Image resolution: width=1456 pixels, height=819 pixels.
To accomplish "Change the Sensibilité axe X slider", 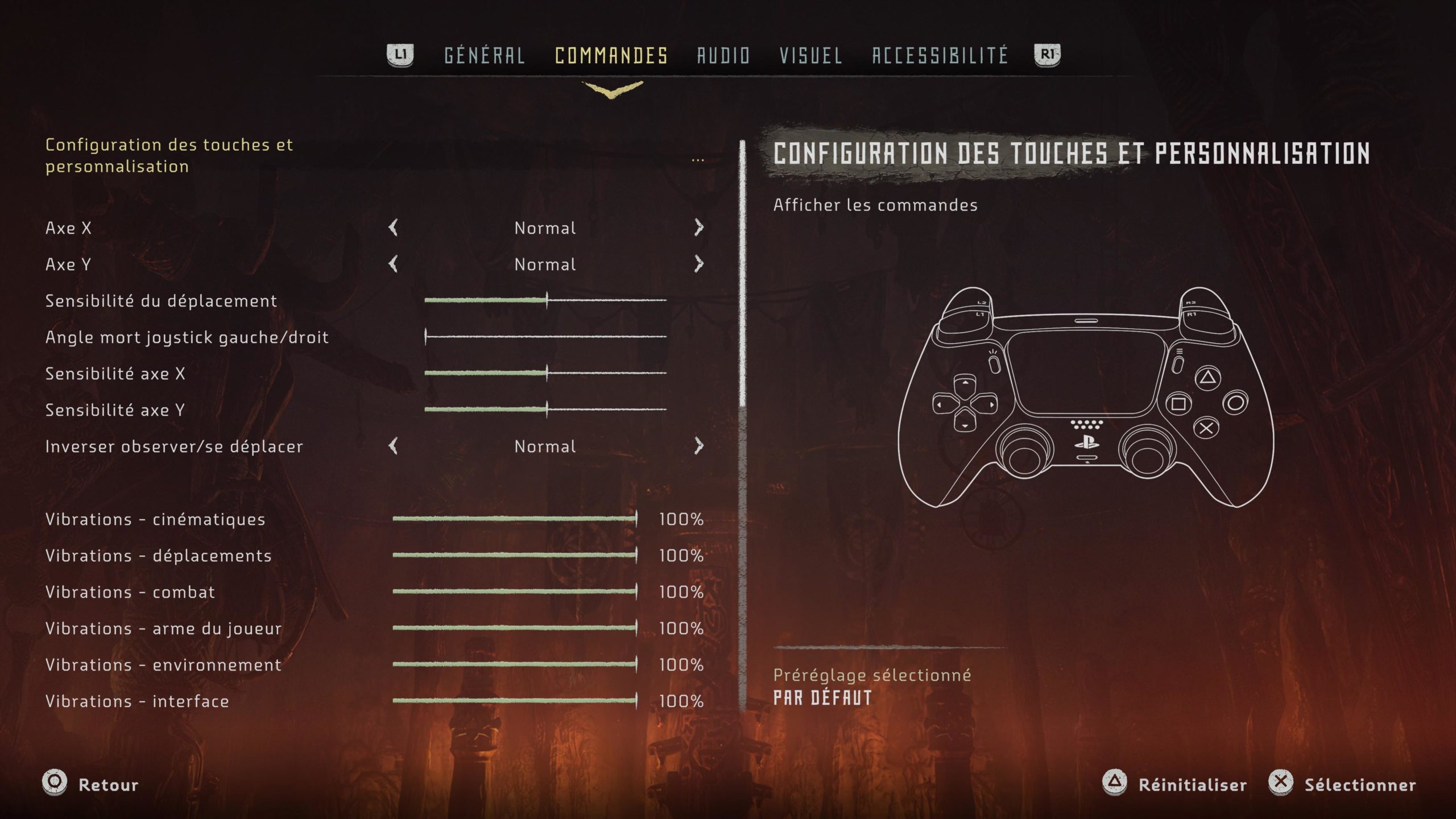I will pos(547,373).
